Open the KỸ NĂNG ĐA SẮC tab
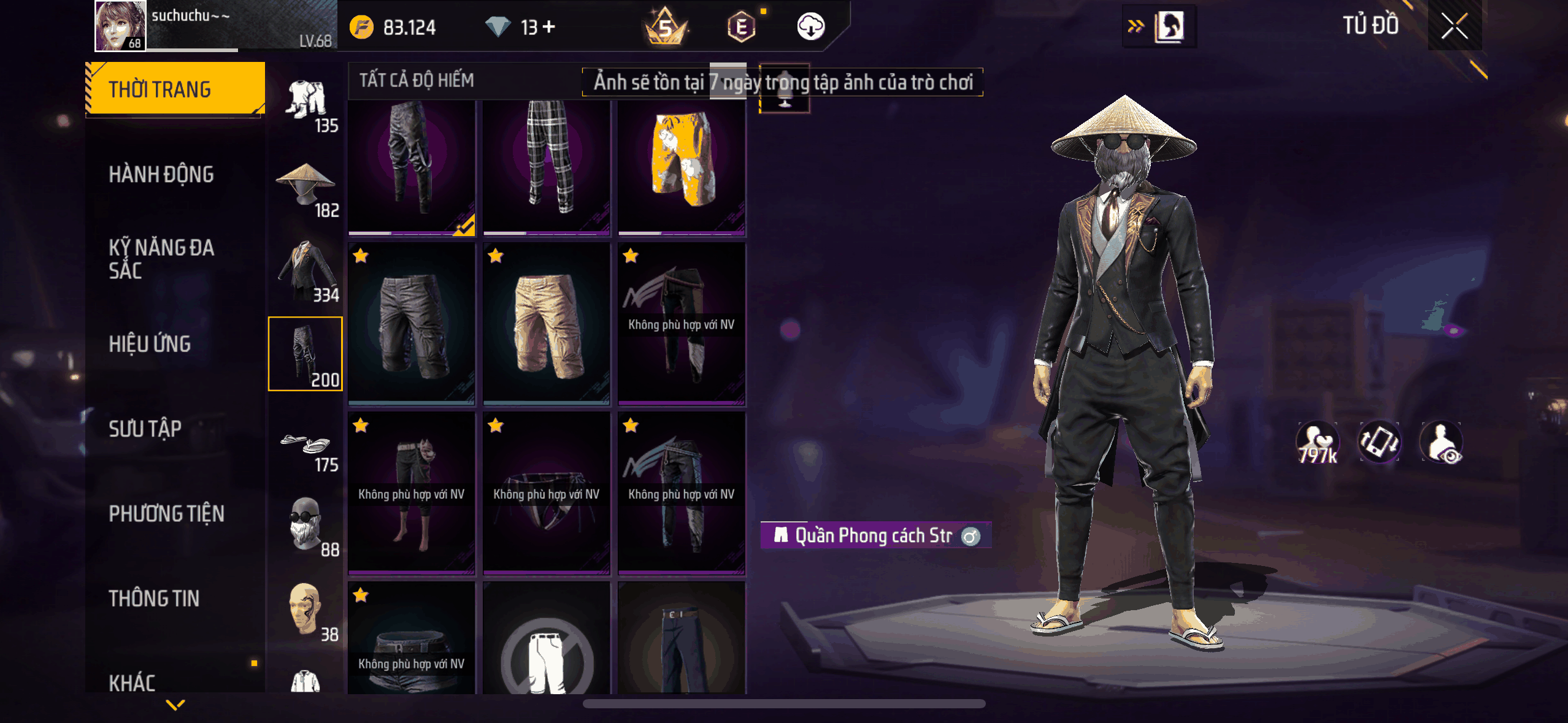 [x=161, y=259]
